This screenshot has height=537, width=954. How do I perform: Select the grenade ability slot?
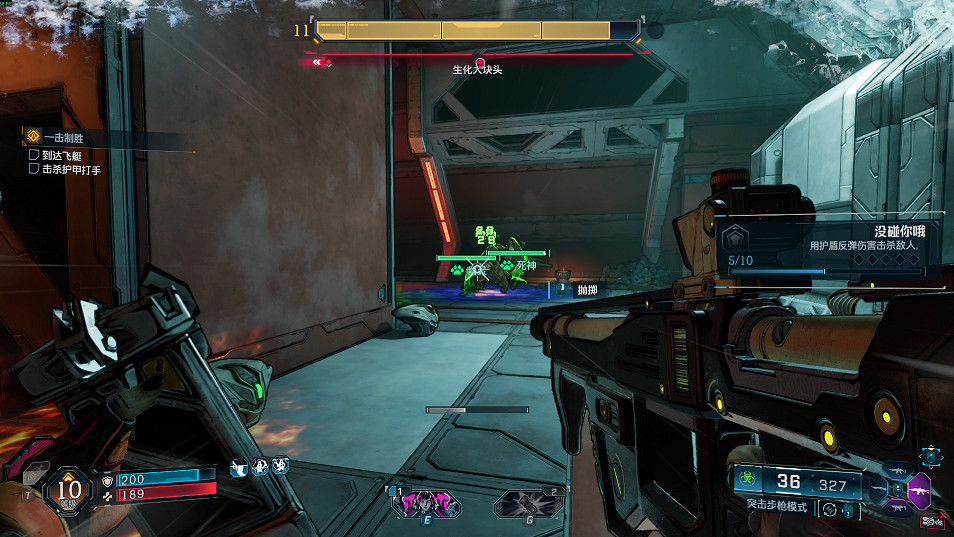[x=527, y=504]
